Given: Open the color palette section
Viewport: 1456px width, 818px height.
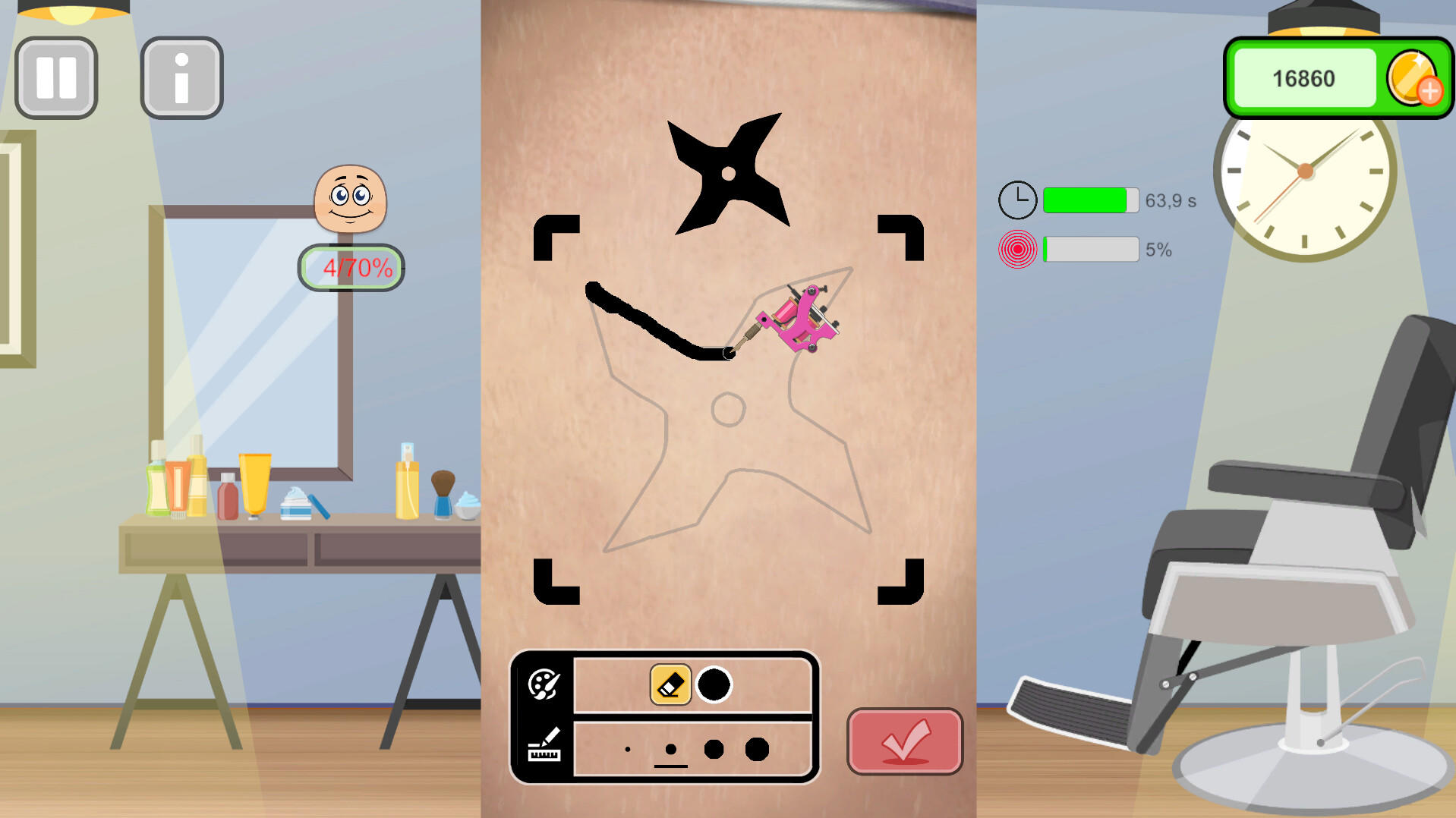Looking at the screenshot, I should click(543, 684).
